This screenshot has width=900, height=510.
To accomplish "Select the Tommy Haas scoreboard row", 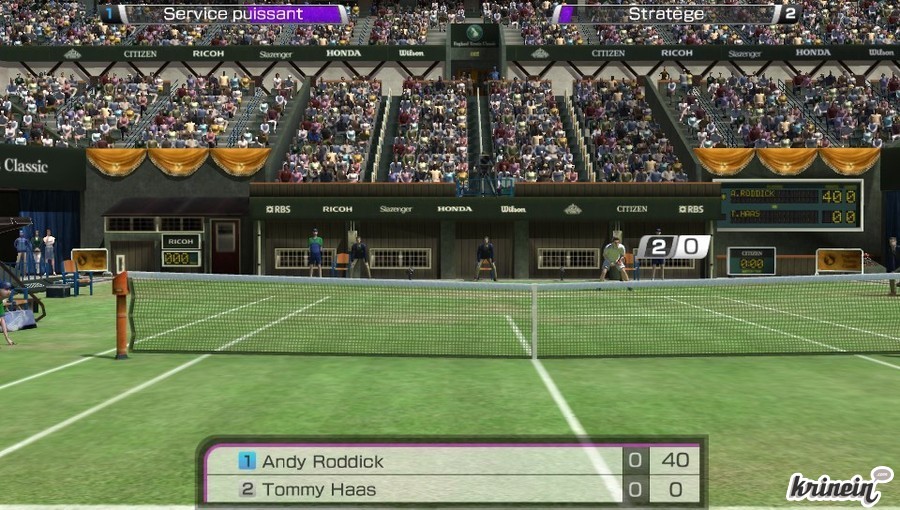I will tap(452, 490).
